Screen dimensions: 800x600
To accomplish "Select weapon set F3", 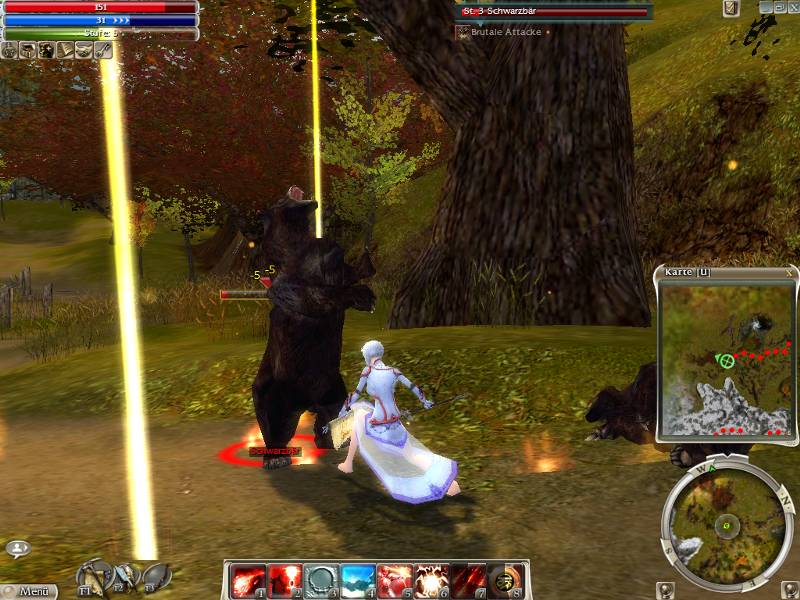I will coord(155,577).
